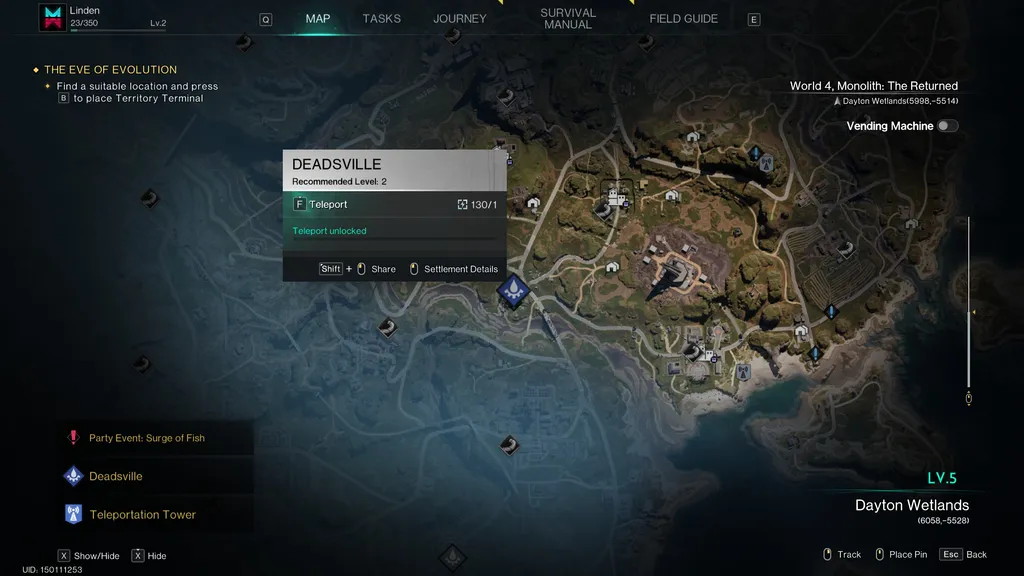This screenshot has height=576, width=1024.
Task: Teleport to Deadsville from the popup
Action: (x=328, y=204)
